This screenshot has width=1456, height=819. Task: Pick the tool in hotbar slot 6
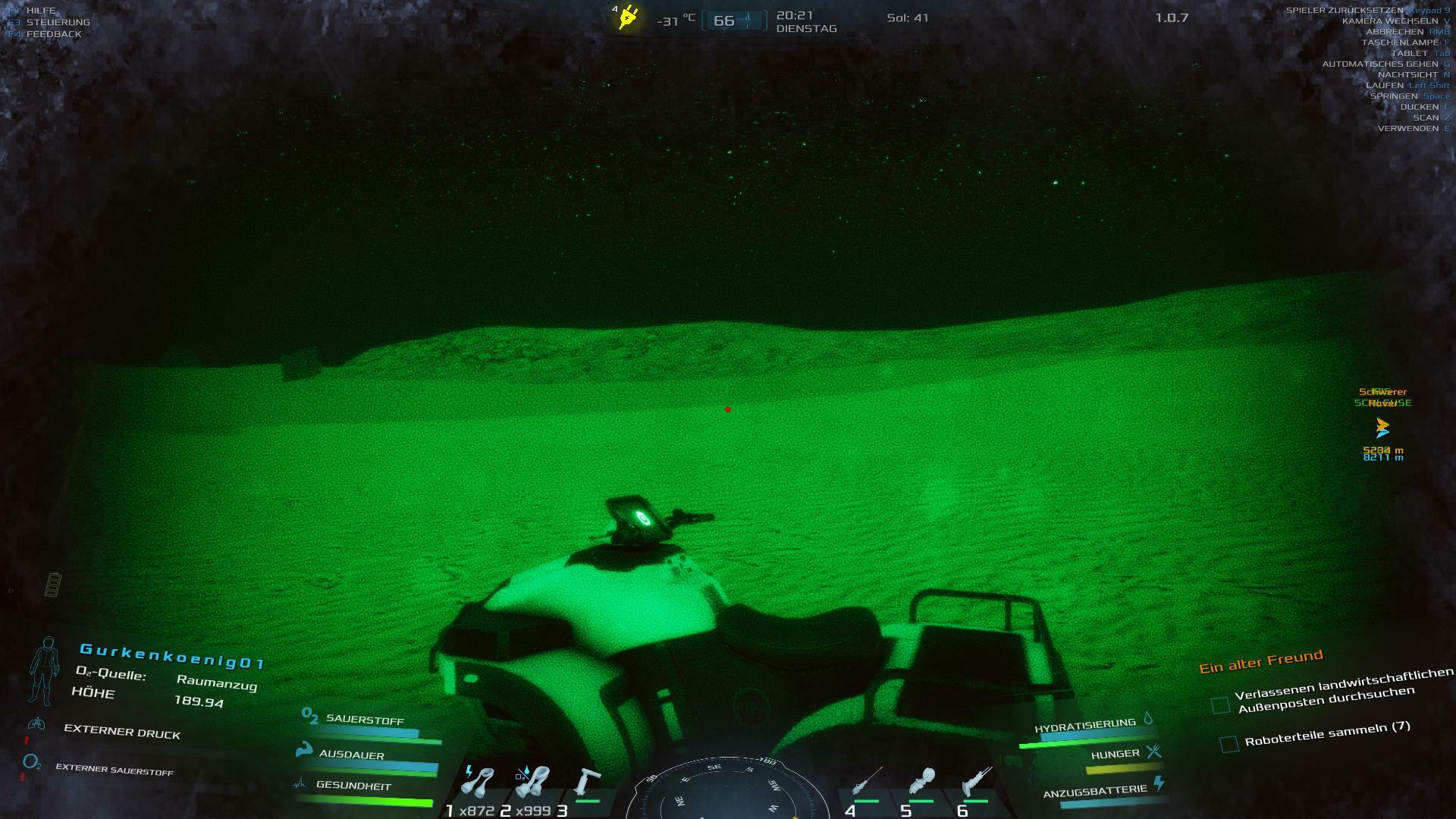pos(976,783)
